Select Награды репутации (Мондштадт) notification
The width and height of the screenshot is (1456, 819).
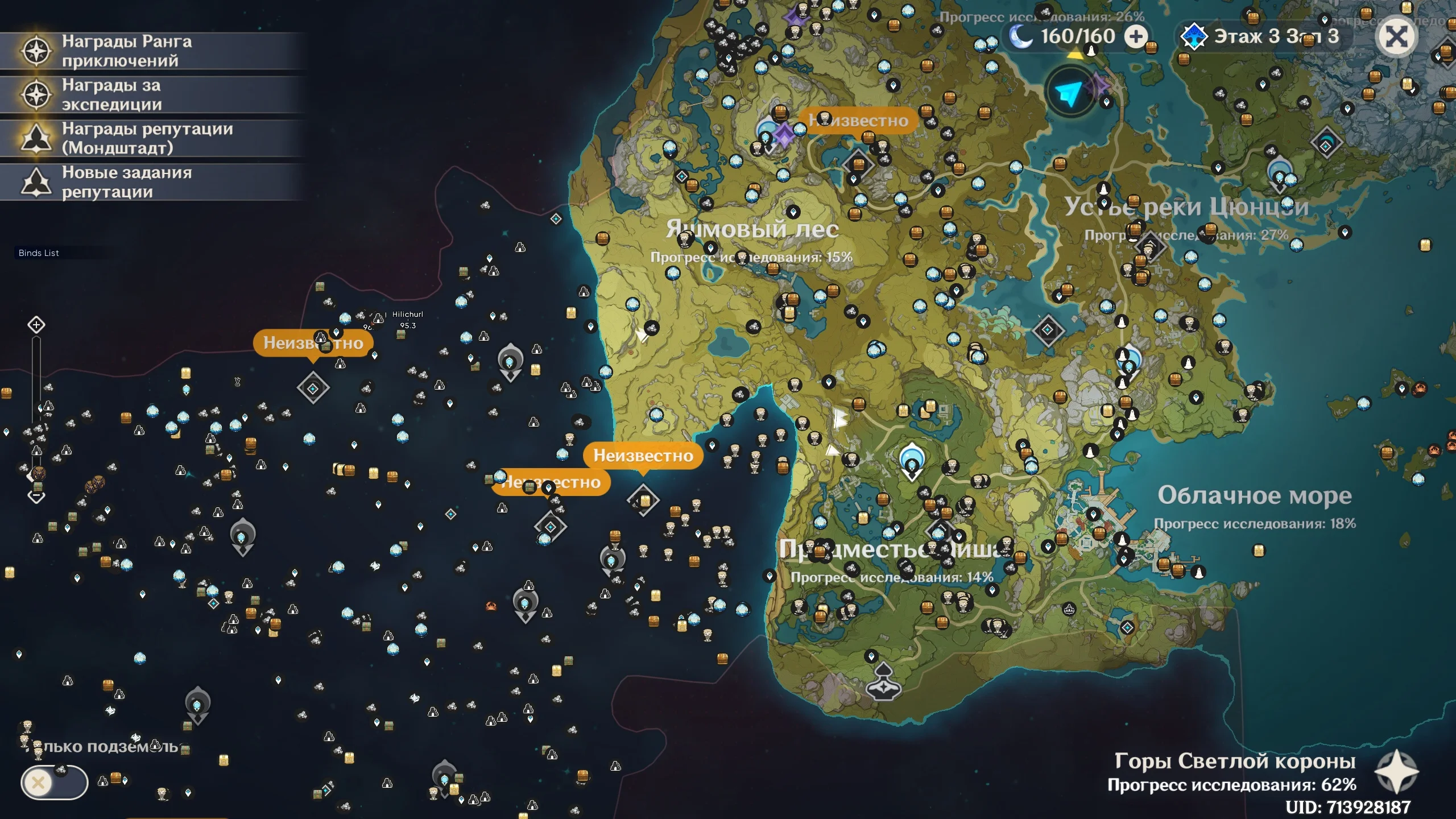pyautogui.click(x=147, y=138)
